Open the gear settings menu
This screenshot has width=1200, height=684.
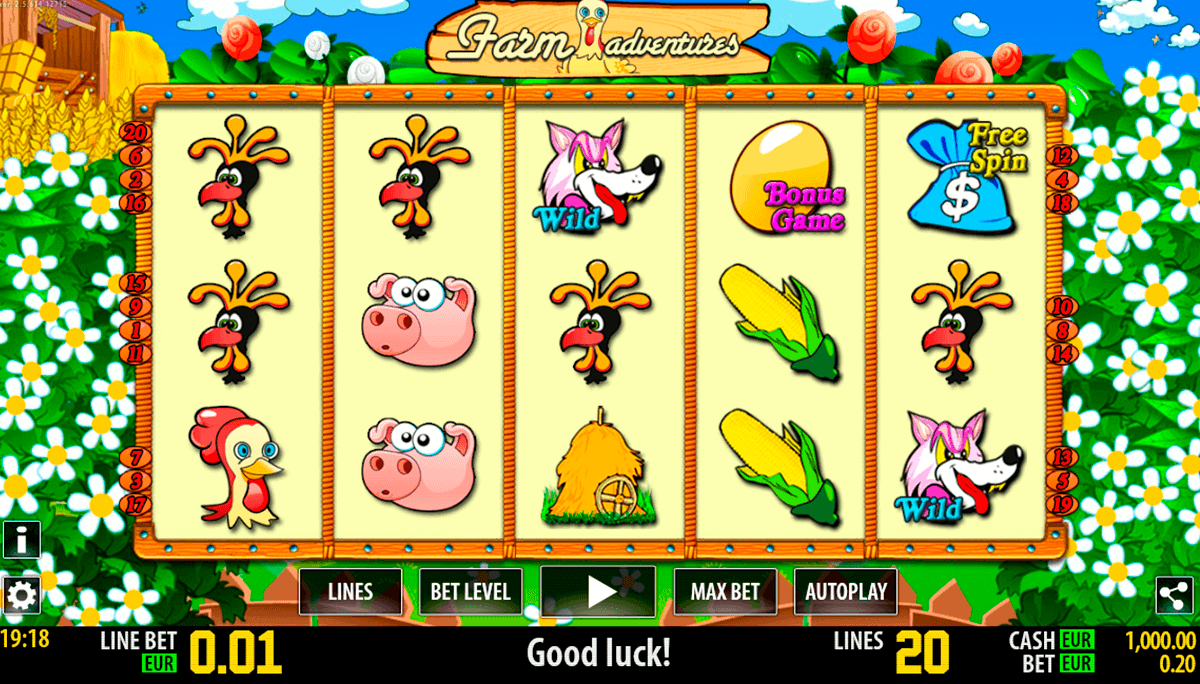21,596
